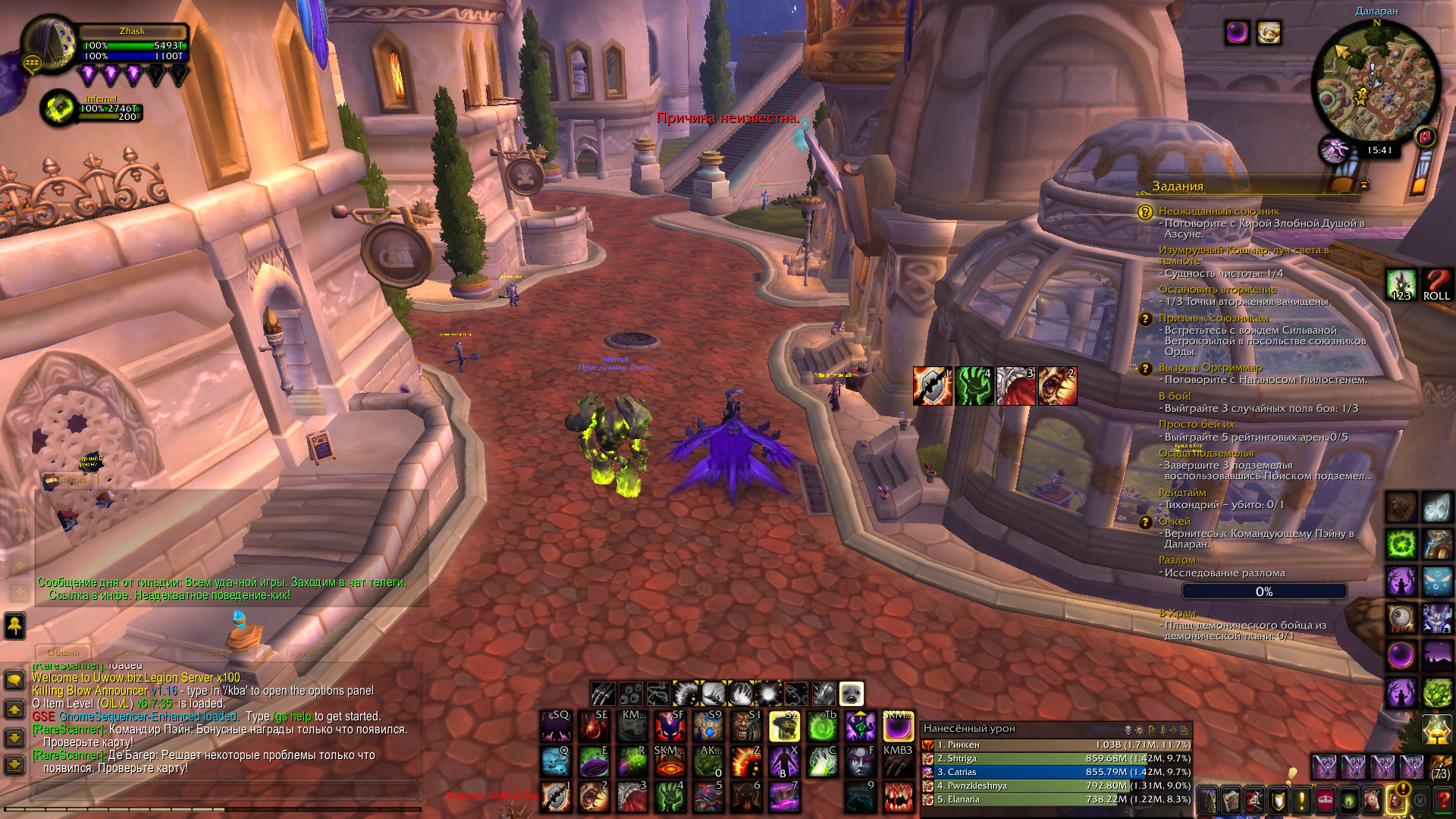The image size is (1456, 819).
Task: Open the class hall button beside the minimap
Action: coord(1334,150)
